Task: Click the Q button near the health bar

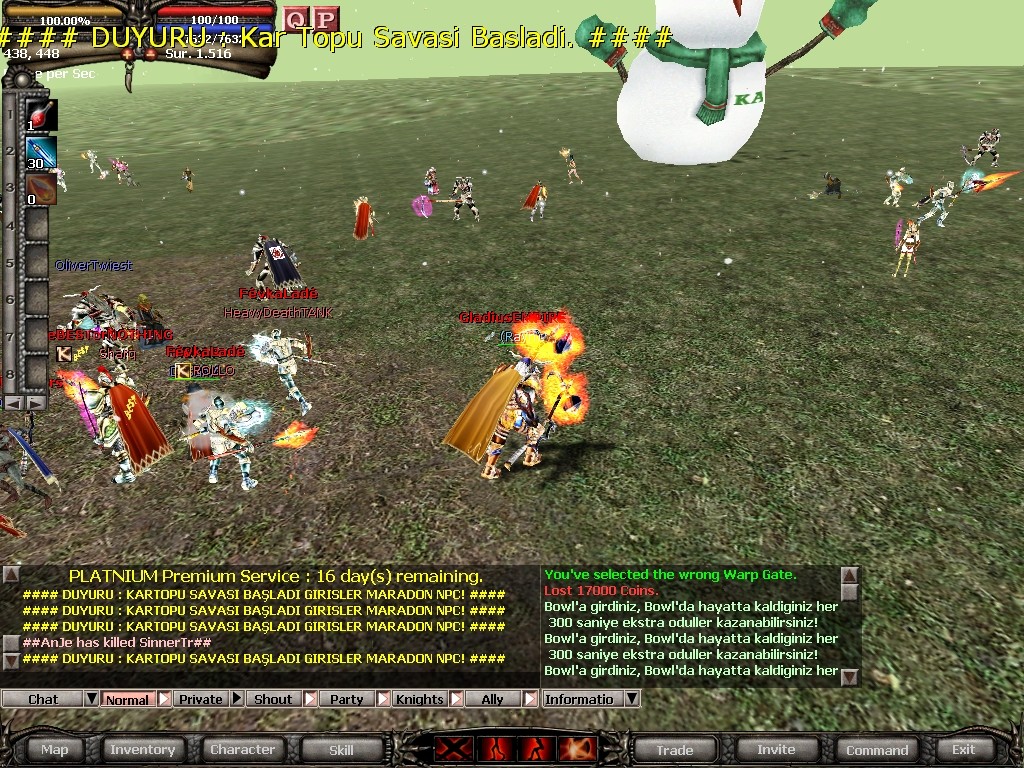Action: 295,19
